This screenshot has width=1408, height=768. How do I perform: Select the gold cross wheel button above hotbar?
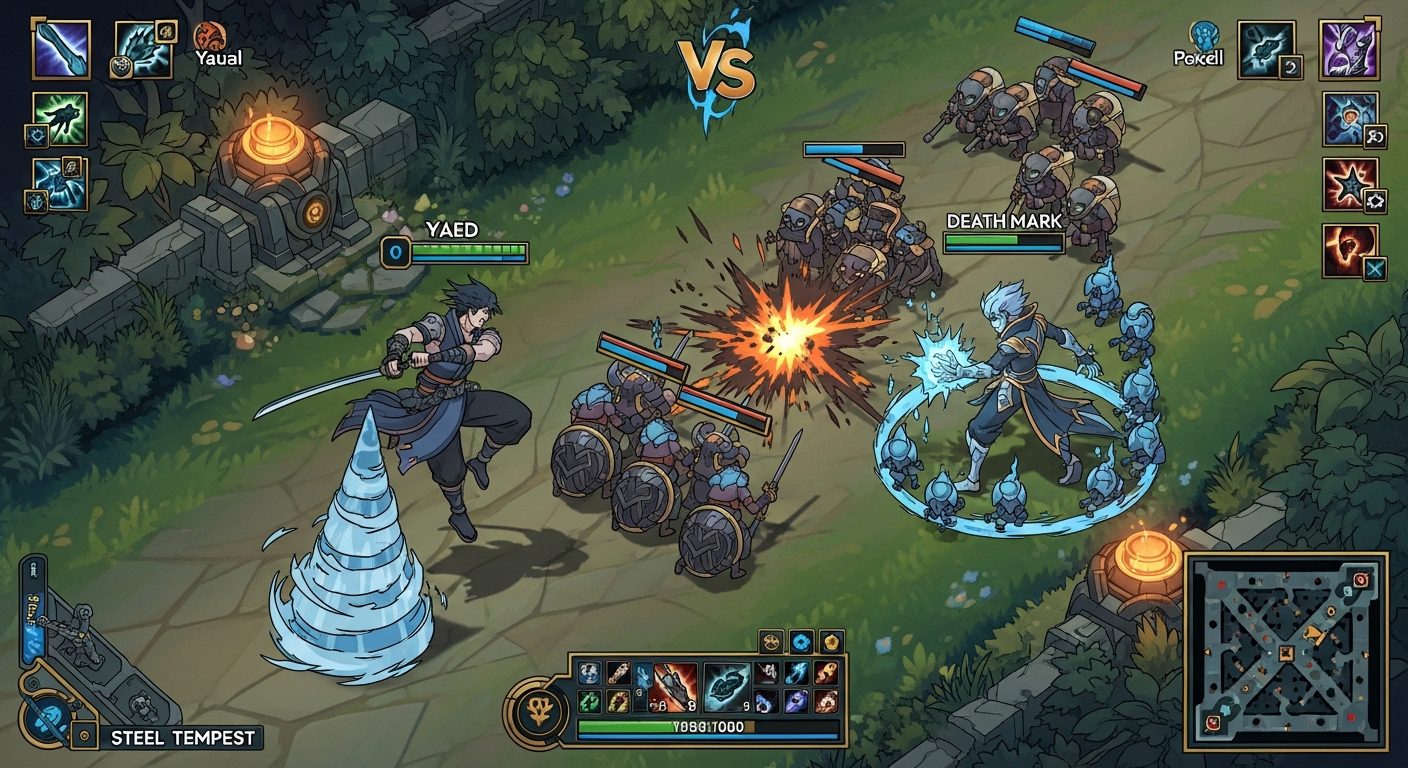click(x=771, y=642)
